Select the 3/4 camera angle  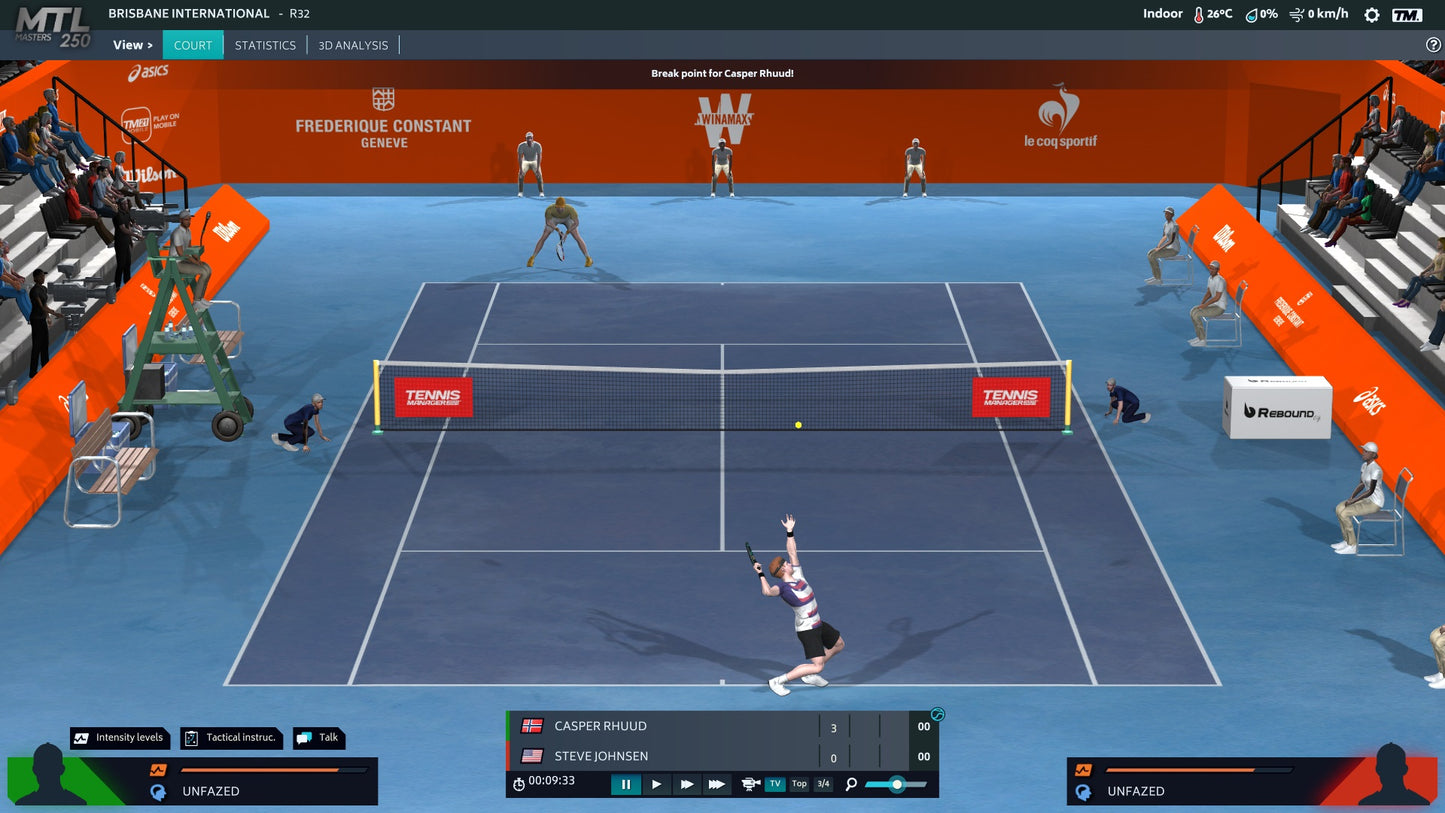pyautogui.click(x=822, y=784)
